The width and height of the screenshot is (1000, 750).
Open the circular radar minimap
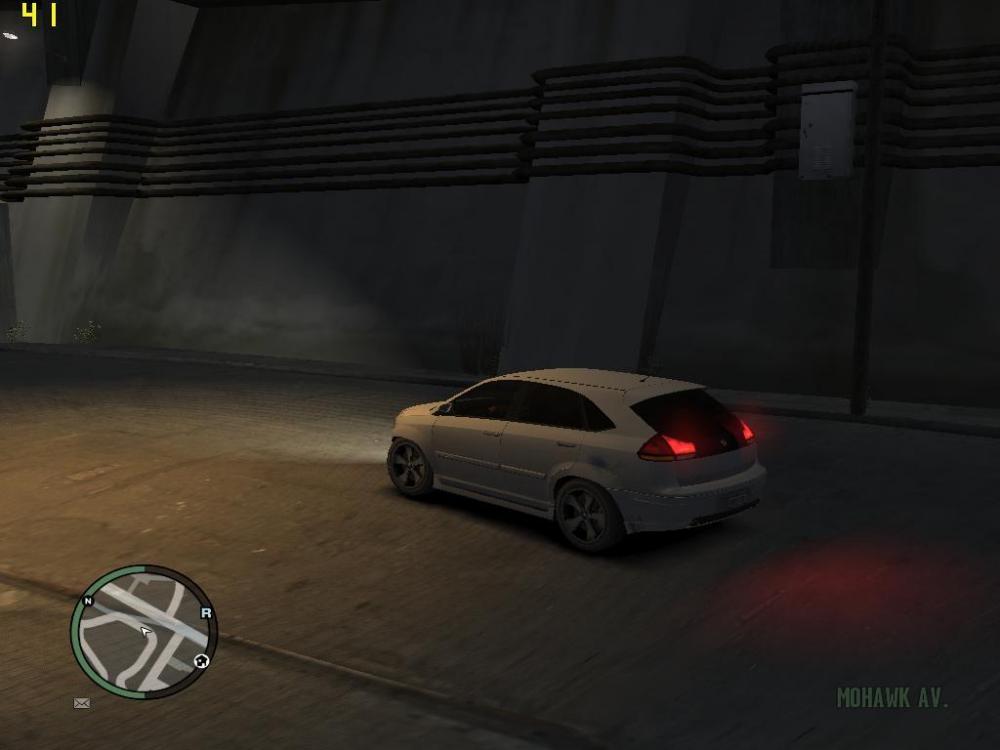(143, 632)
